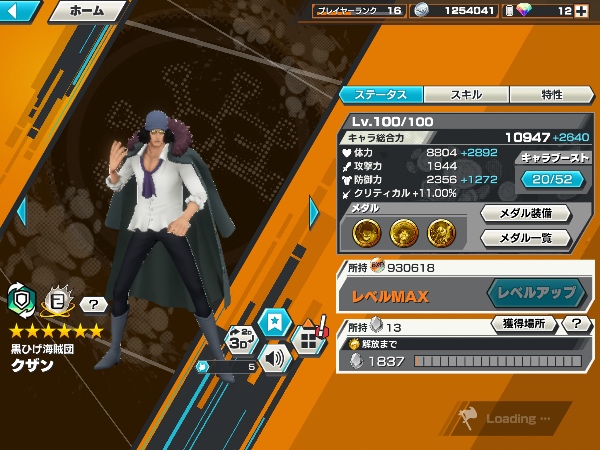This screenshot has height=450, width=600.
Task: Play the character voice with speaker icon
Action: tap(274, 355)
